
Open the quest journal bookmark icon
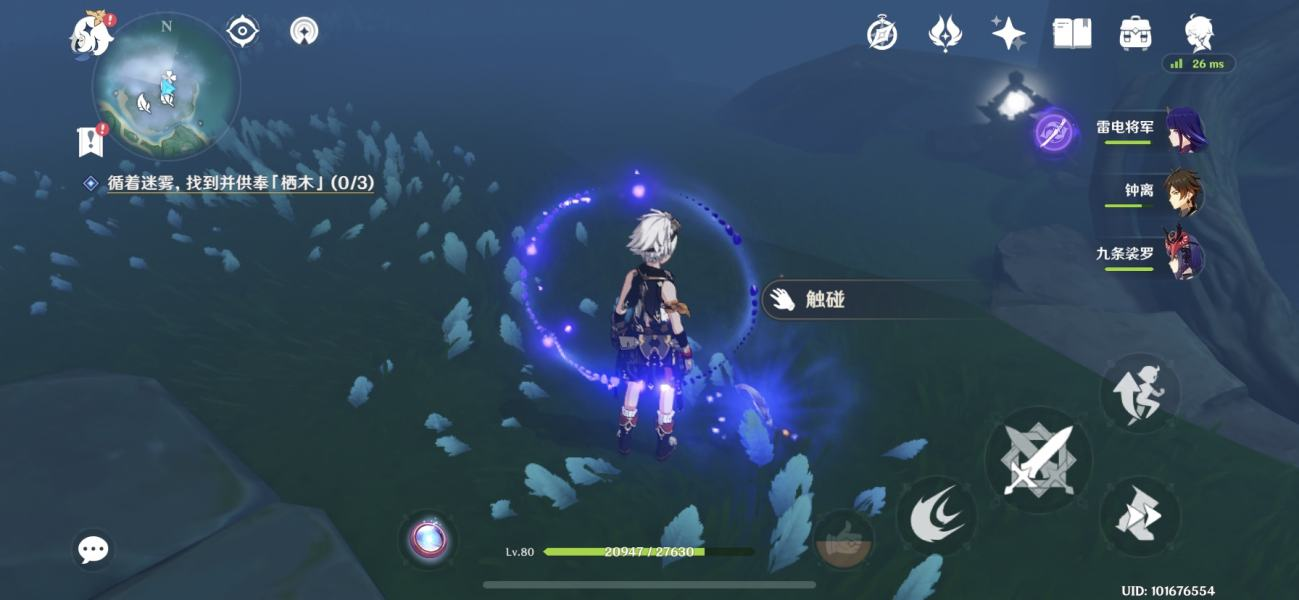click(91, 141)
